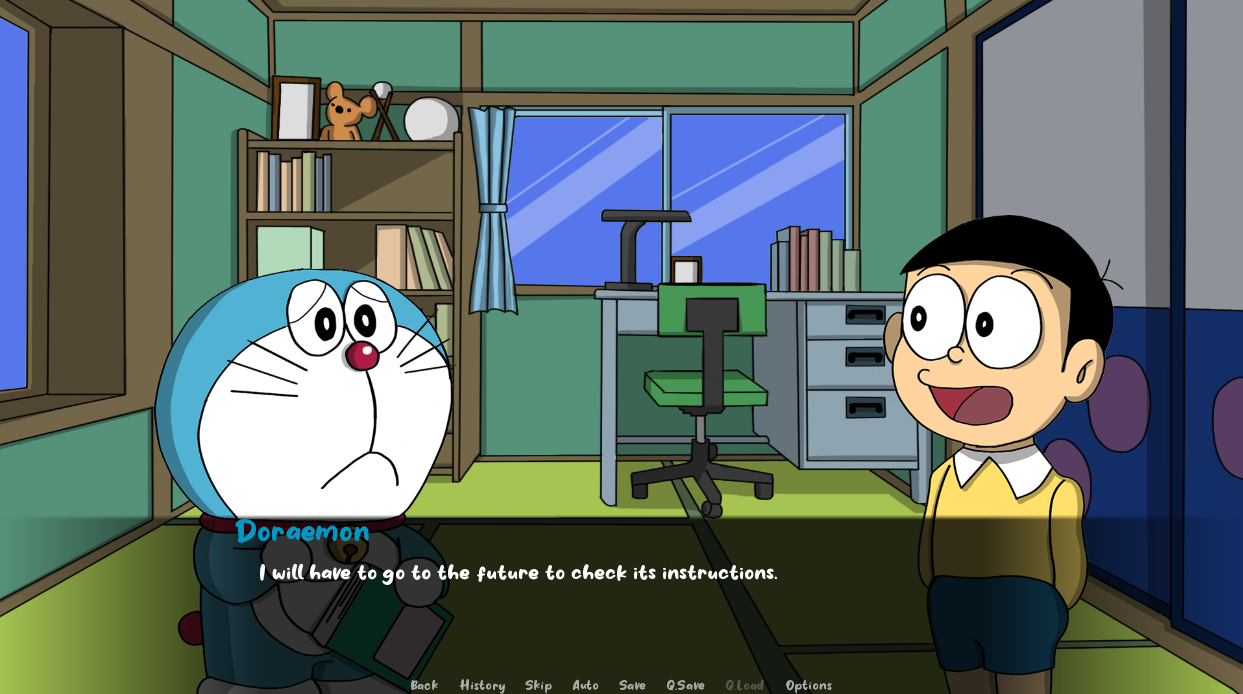The width and height of the screenshot is (1243, 694).
Task: Open the dialogue History log
Action: point(482,685)
